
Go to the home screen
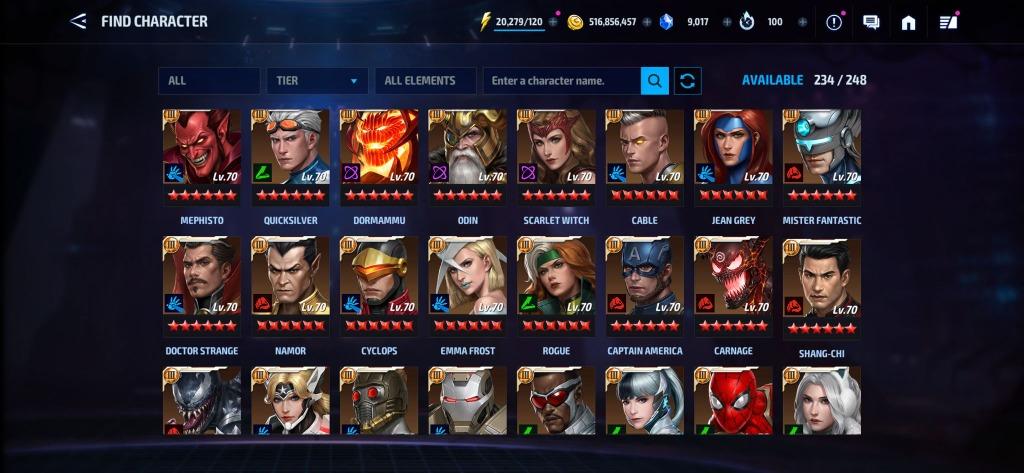pos(908,22)
